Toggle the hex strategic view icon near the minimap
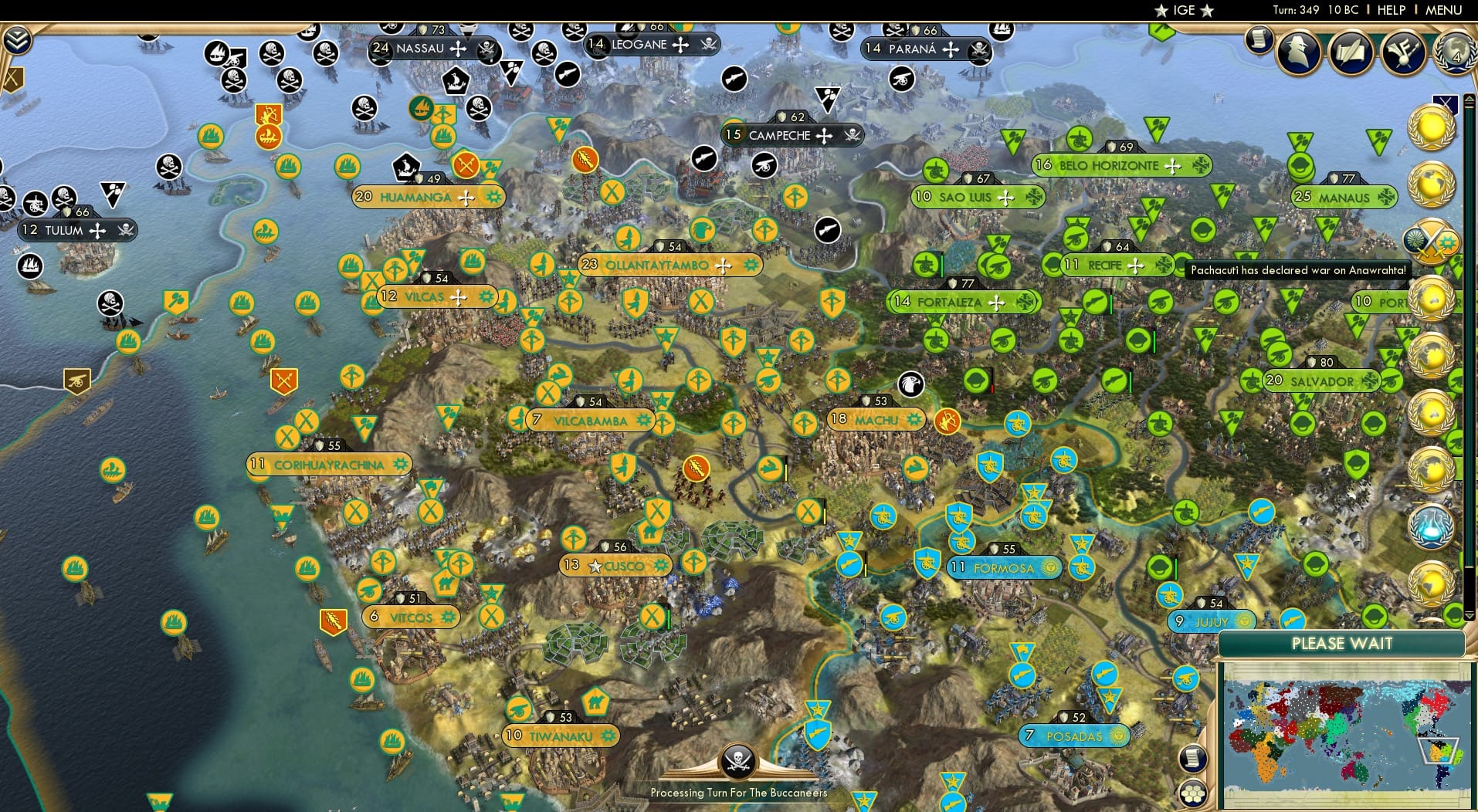The width and height of the screenshot is (1478, 812). [x=1193, y=793]
